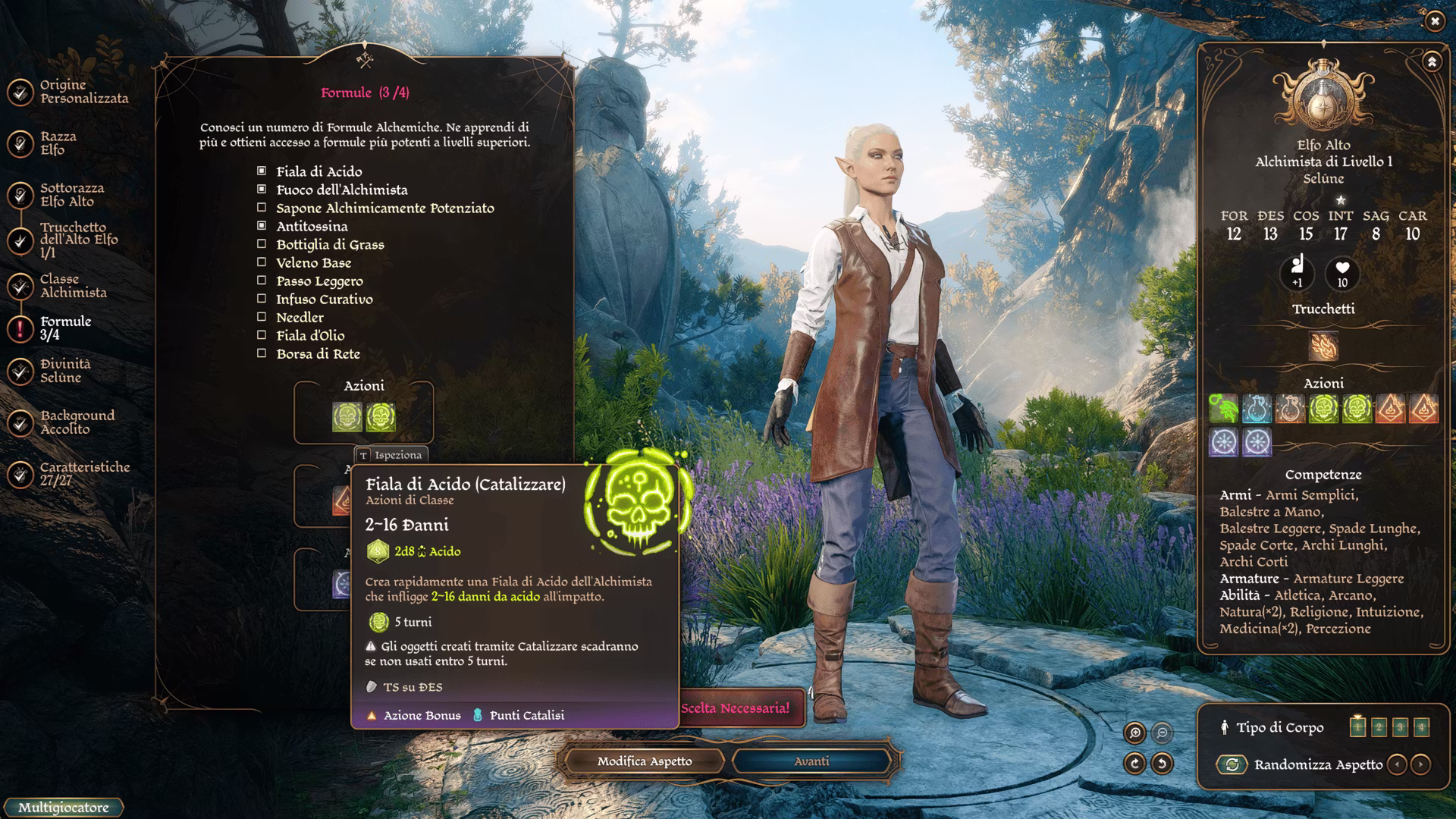Screen dimensions: 1456x819
Task: Tick the Sapone Alchimicamente Potenziato formula
Action: tap(262, 208)
